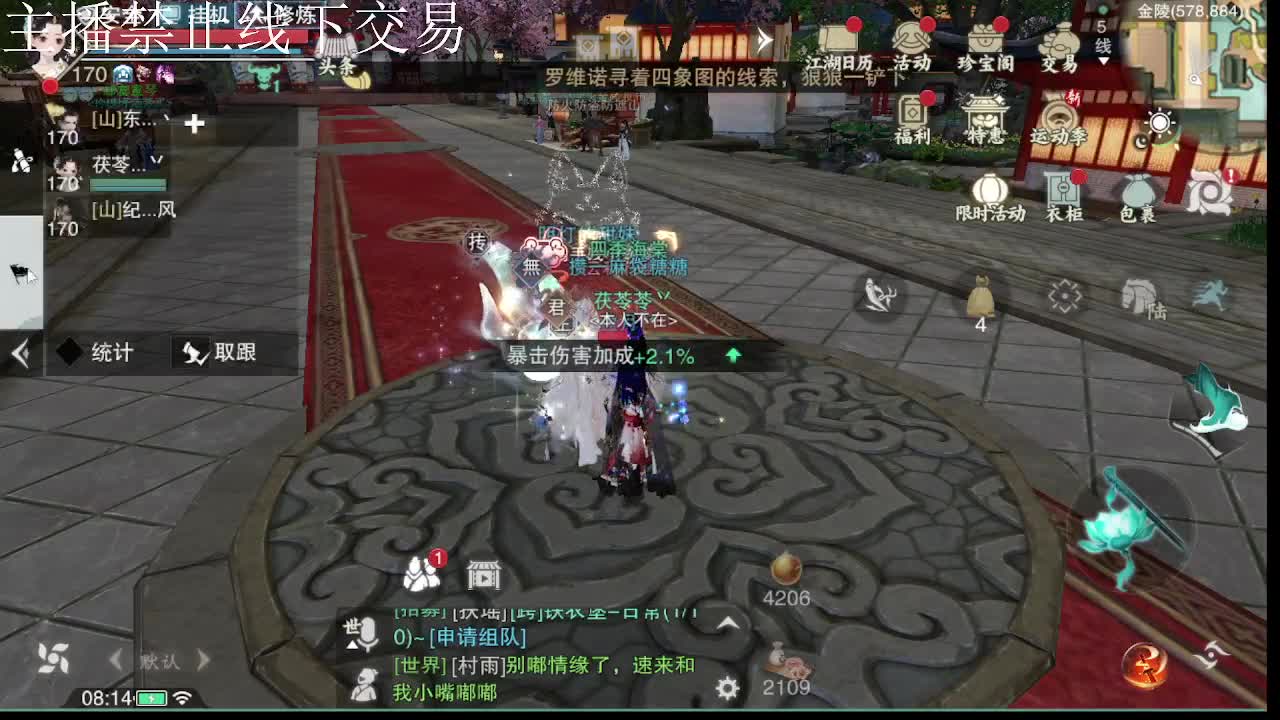Viewport: 1280px width, 720px height.
Task: Open the 福利 welfare rewards panel
Action: click(x=913, y=118)
